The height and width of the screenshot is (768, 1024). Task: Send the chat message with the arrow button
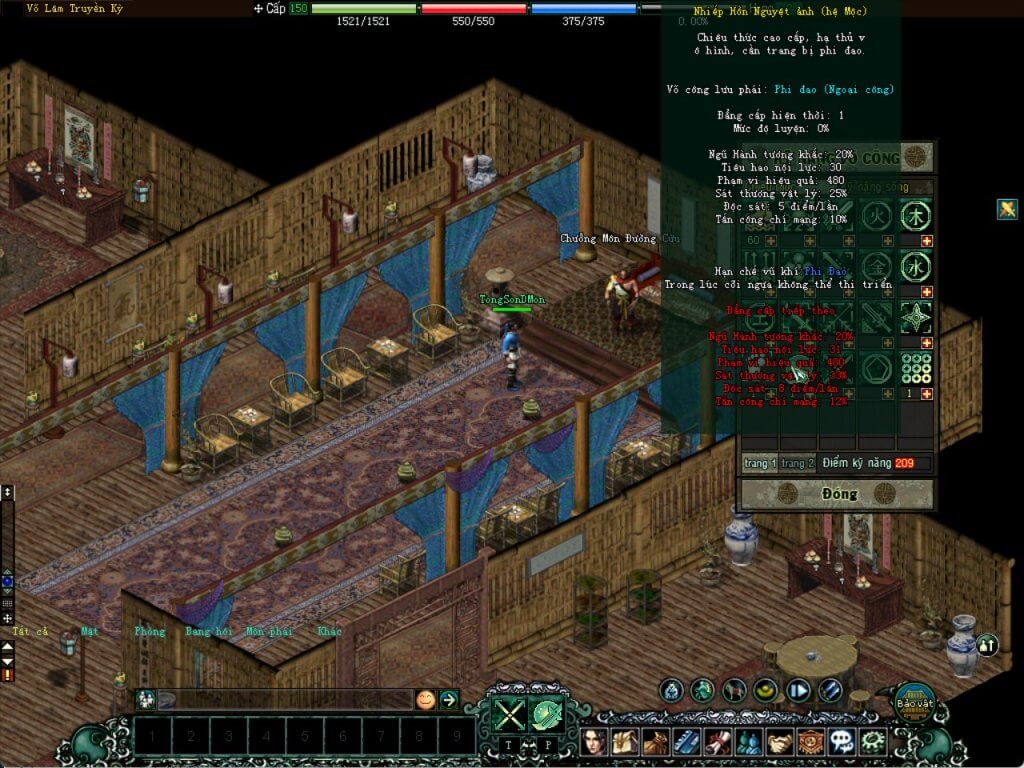pyautogui.click(x=449, y=700)
